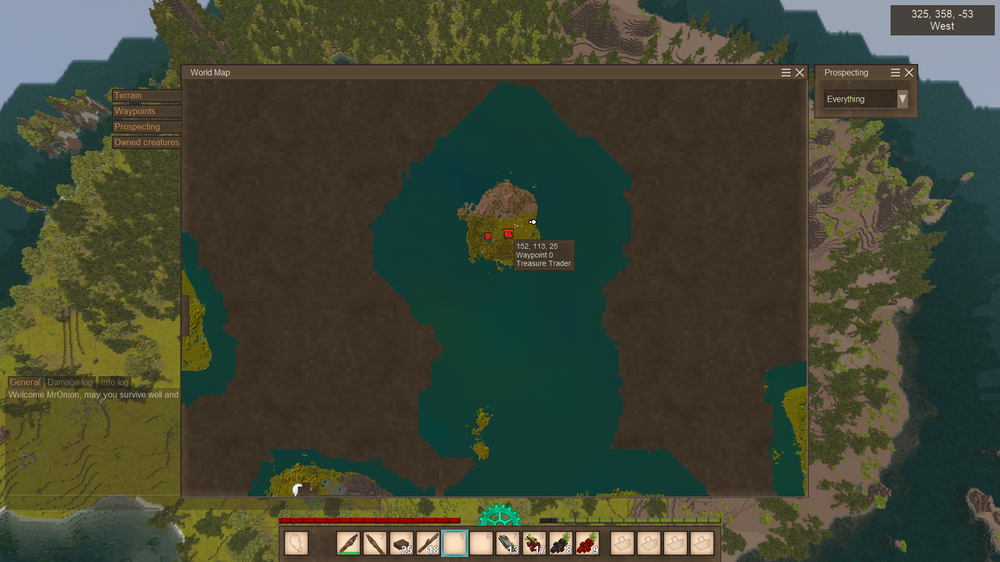Open the Prospecting panel menu icon
Screen dimensions: 1000x562
click(x=896, y=73)
